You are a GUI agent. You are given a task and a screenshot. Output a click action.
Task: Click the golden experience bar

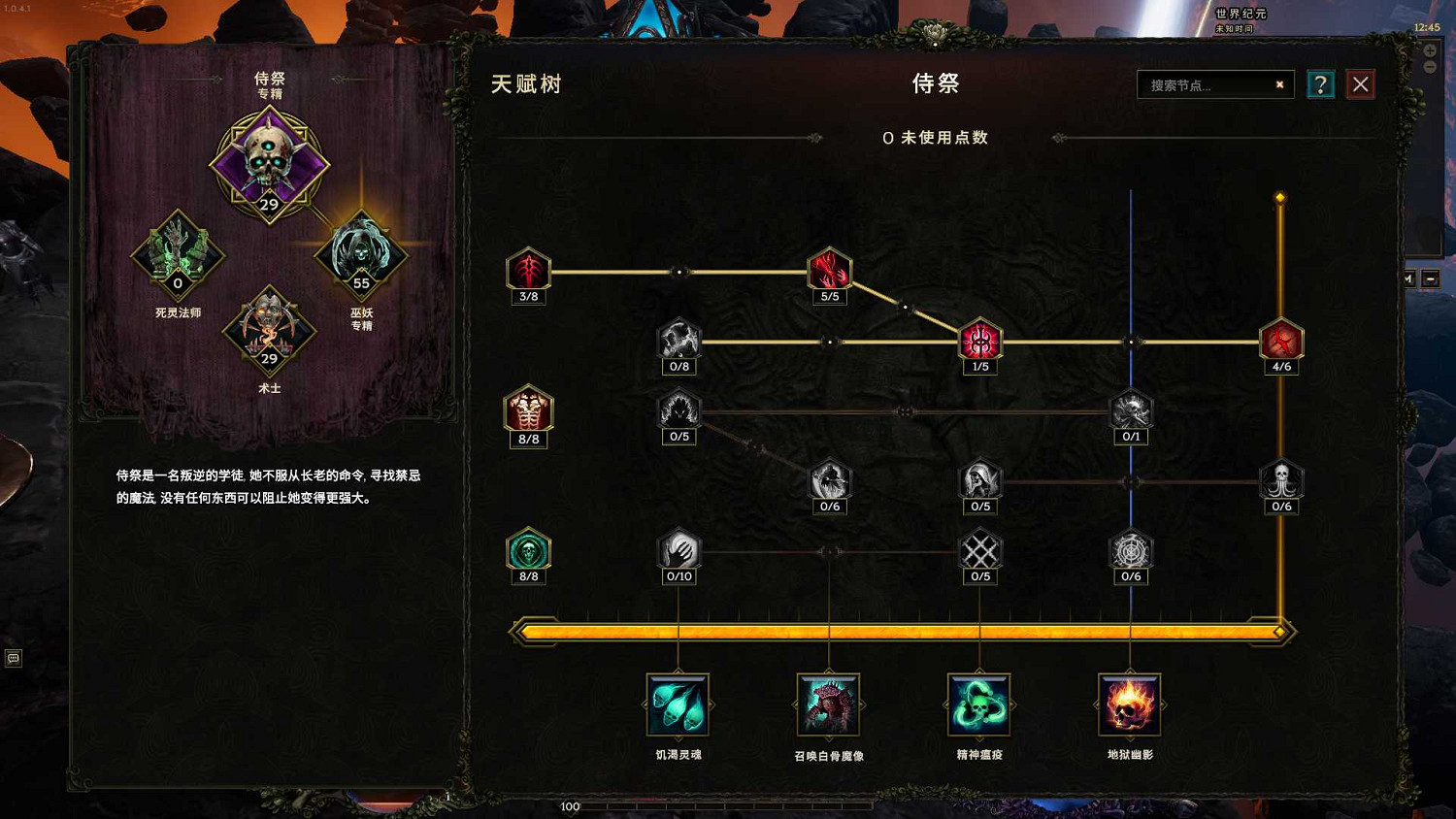903,631
